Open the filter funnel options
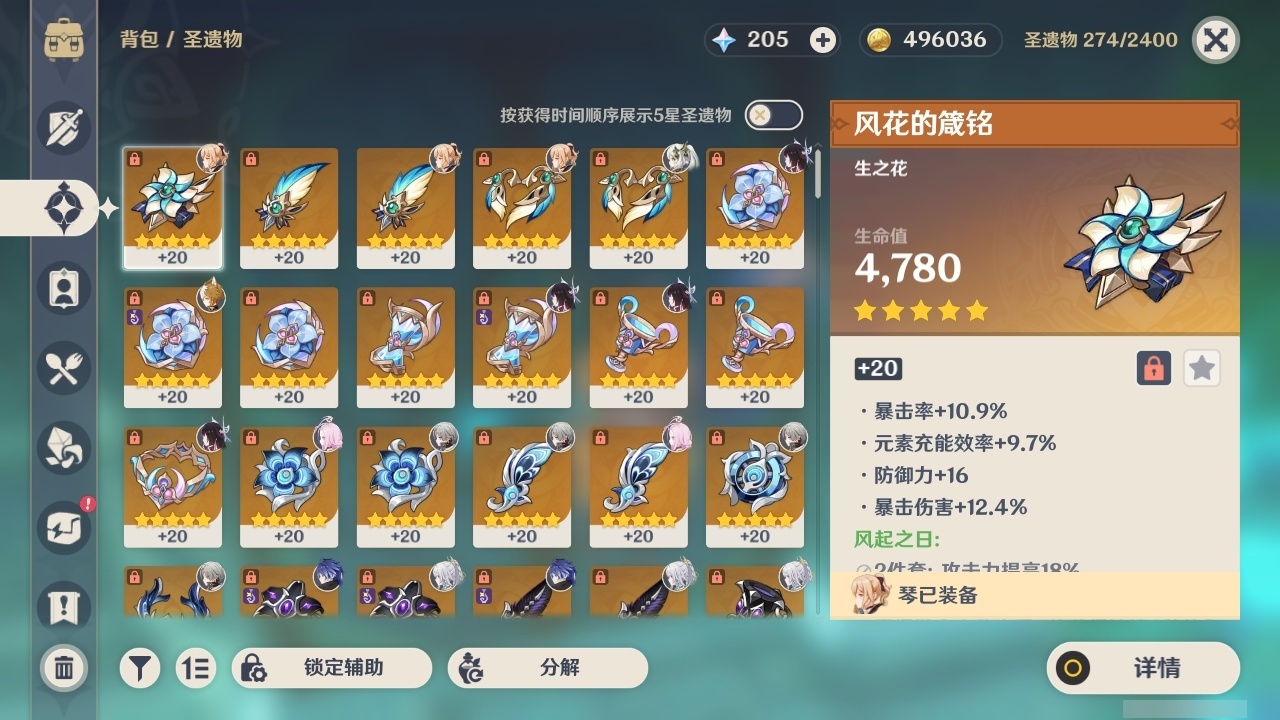 point(140,668)
